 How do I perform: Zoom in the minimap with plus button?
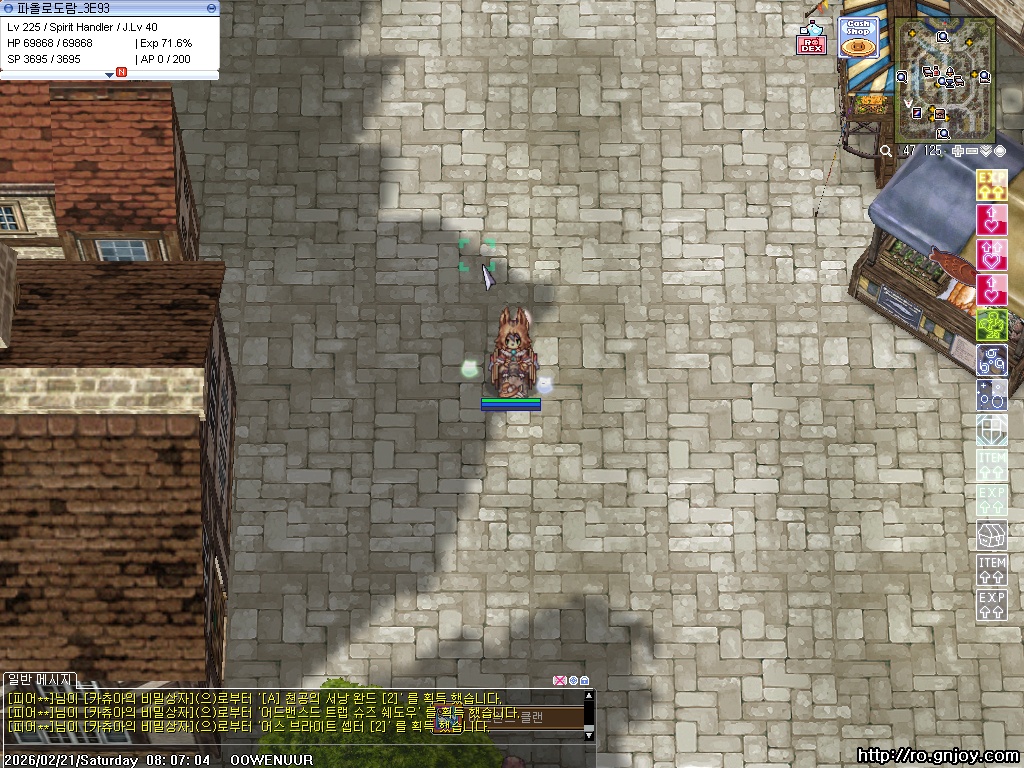tap(958, 151)
